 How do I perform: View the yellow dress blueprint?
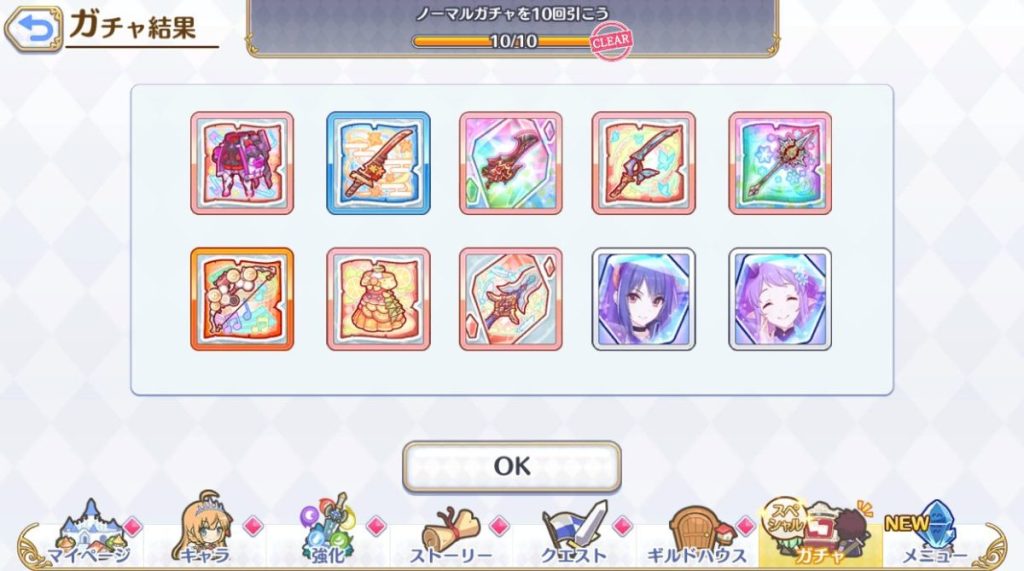click(378, 299)
